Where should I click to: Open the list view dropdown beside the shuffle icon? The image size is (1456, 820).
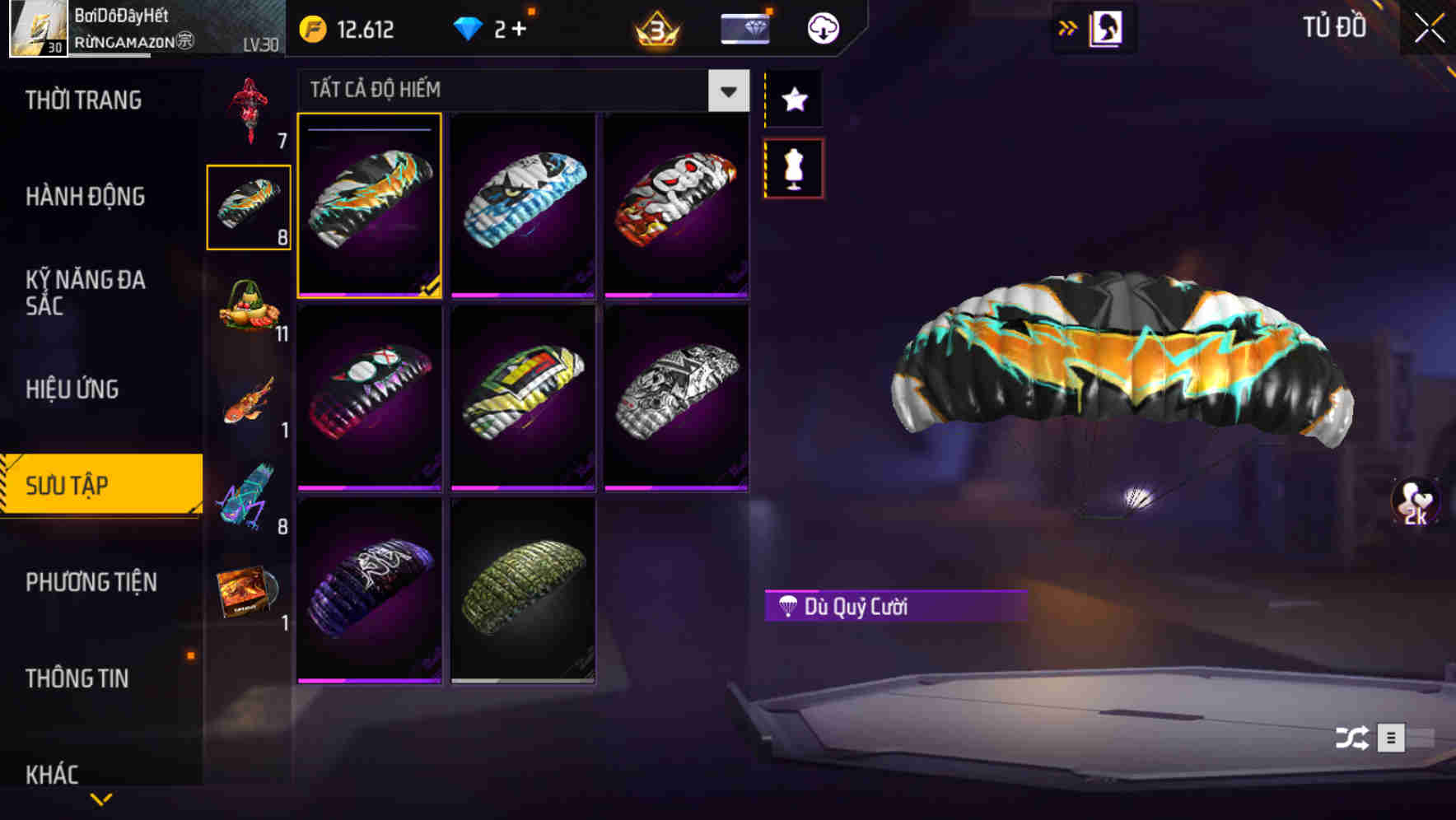pyautogui.click(x=1390, y=739)
